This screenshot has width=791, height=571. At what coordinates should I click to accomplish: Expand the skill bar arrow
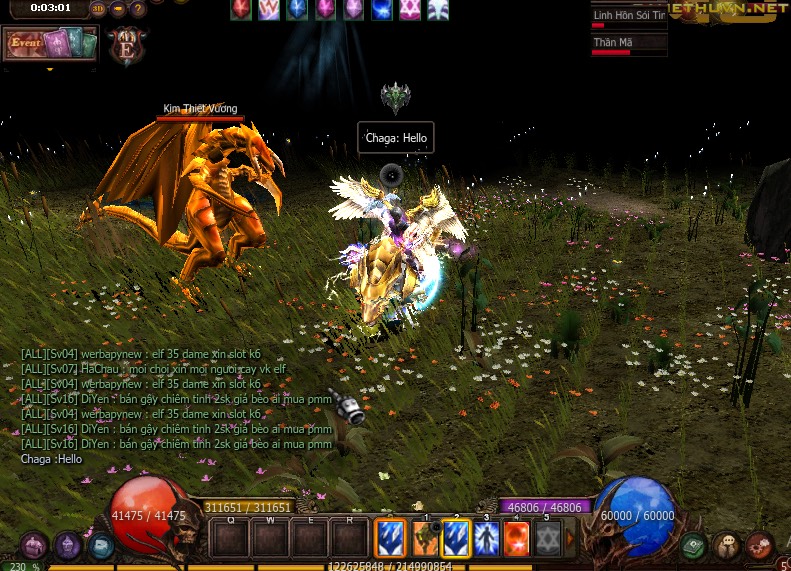[571, 538]
